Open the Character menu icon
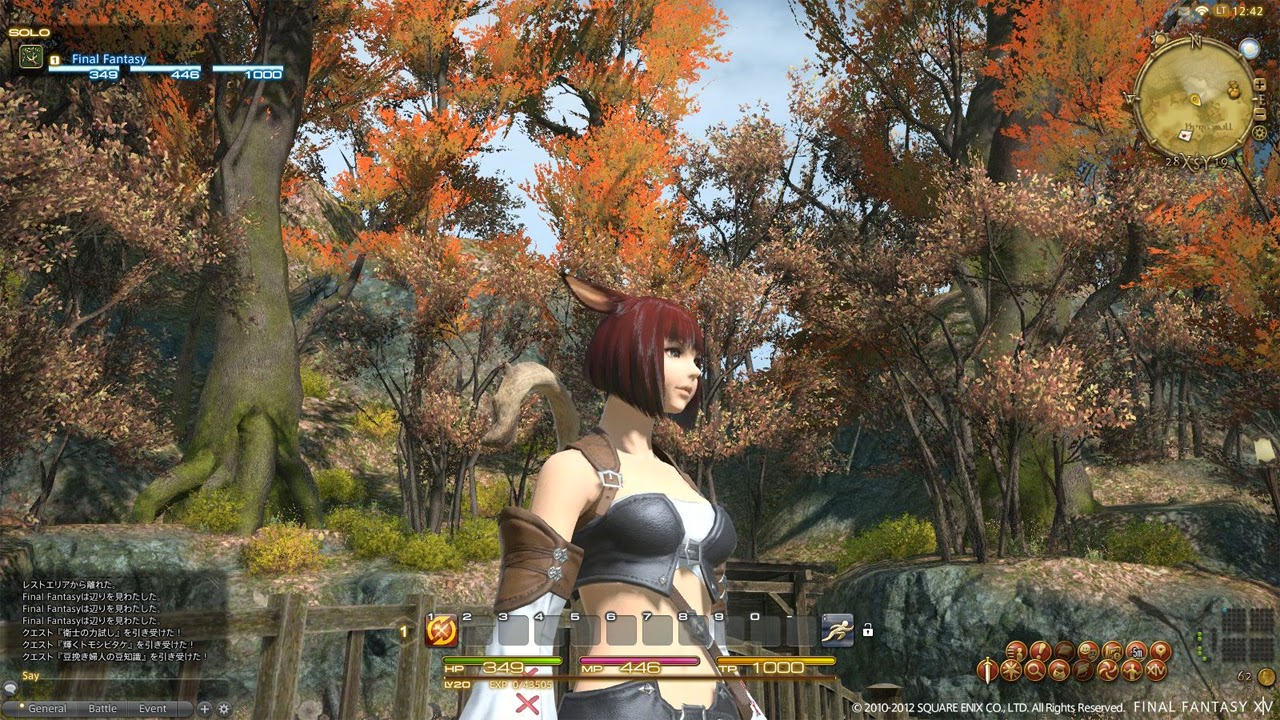This screenshot has width=1280, height=720. click(1015, 651)
